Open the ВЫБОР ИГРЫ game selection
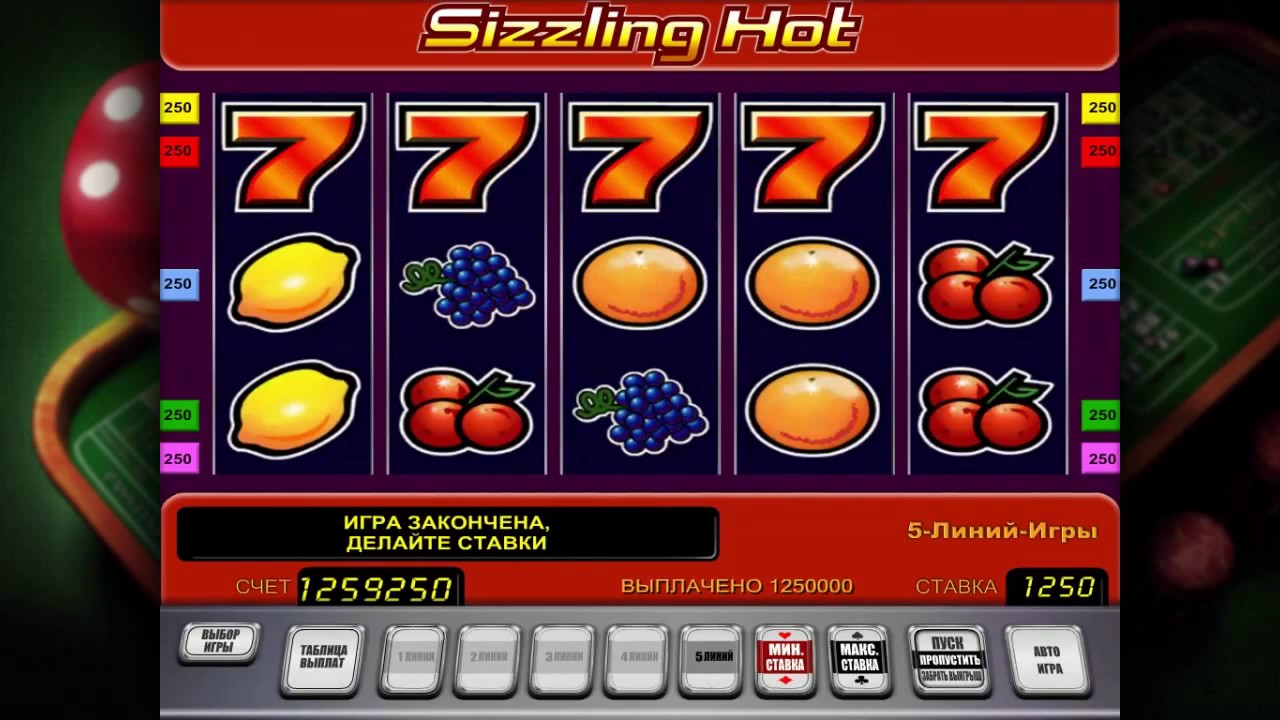This screenshot has height=720, width=1280. pos(220,642)
